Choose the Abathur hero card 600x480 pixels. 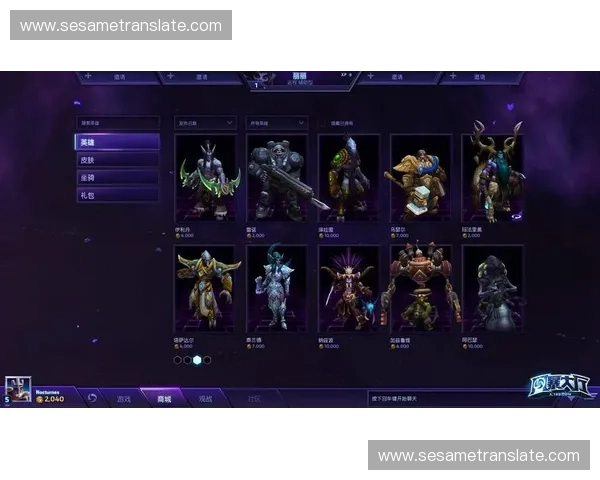(x=491, y=288)
